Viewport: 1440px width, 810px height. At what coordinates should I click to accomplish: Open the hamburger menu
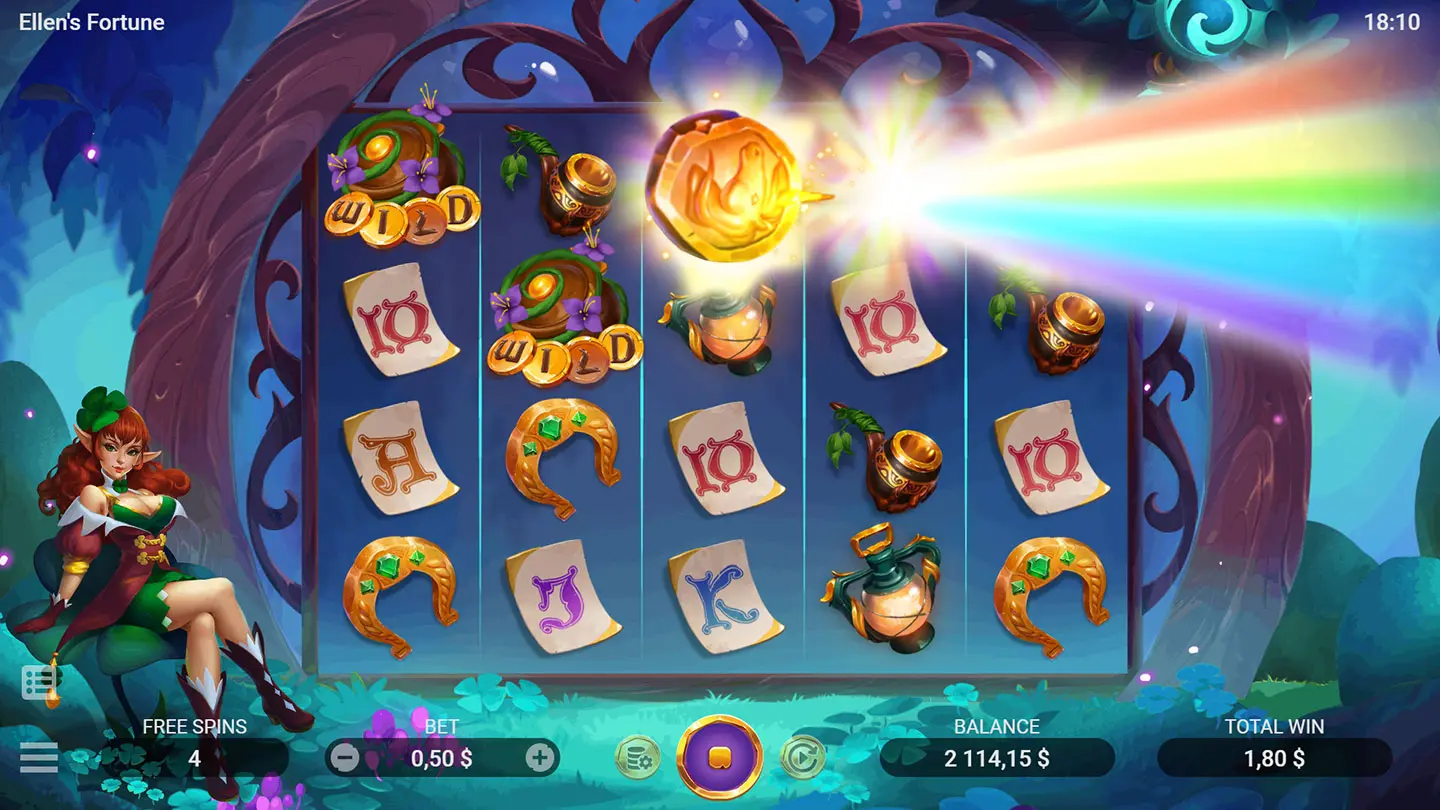(x=39, y=757)
